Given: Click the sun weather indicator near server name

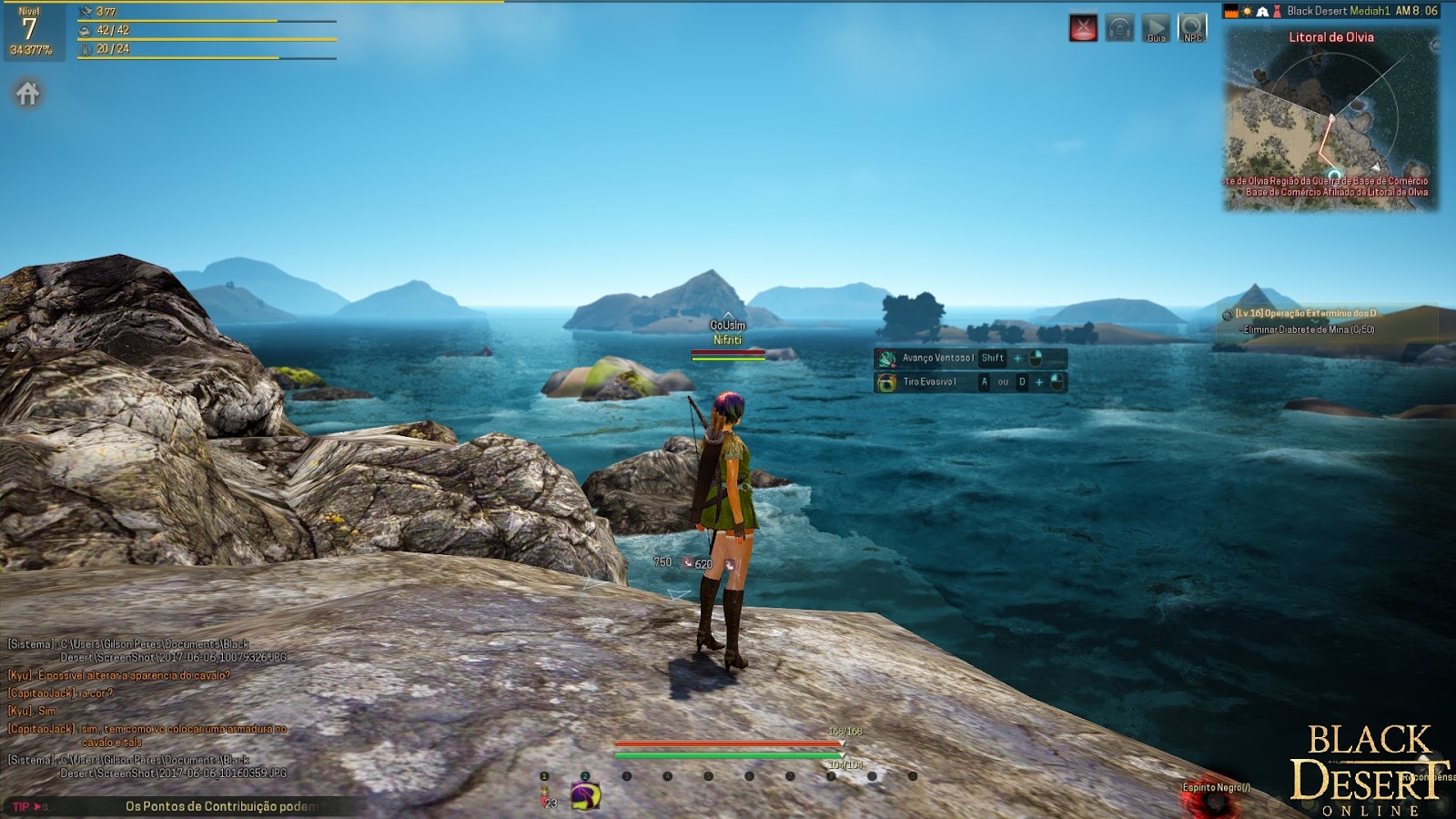Looking at the screenshot, I should (x=1248, y=11).
